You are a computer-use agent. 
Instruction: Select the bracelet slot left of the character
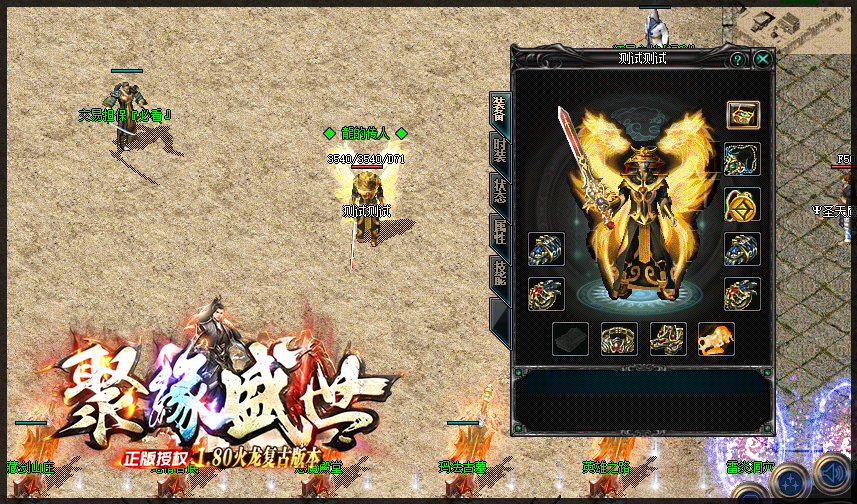(x=546, y=249)
